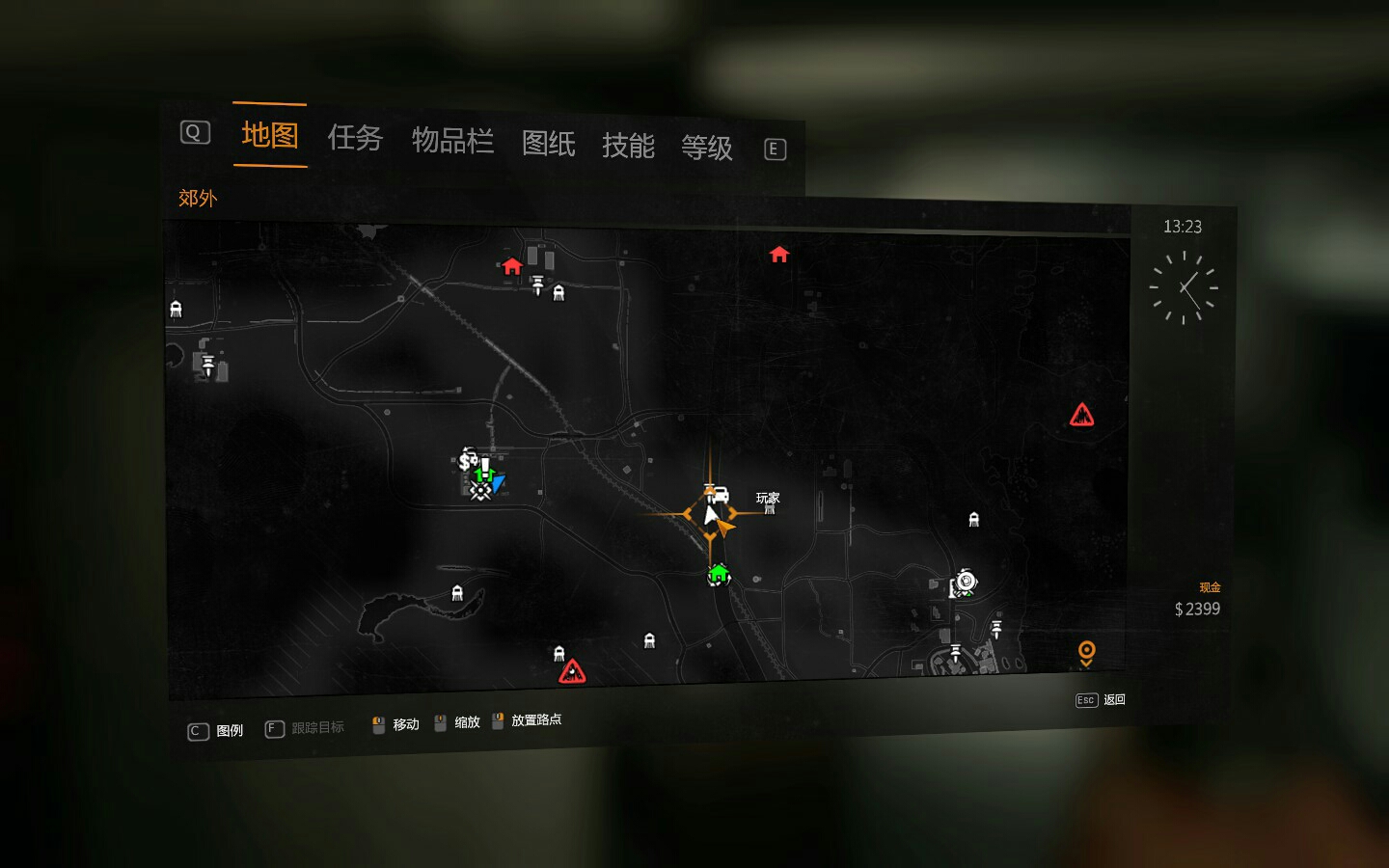Screen dimensions: 1389x868
Task: Select the green safe house map marker
Action: point(718,576)
